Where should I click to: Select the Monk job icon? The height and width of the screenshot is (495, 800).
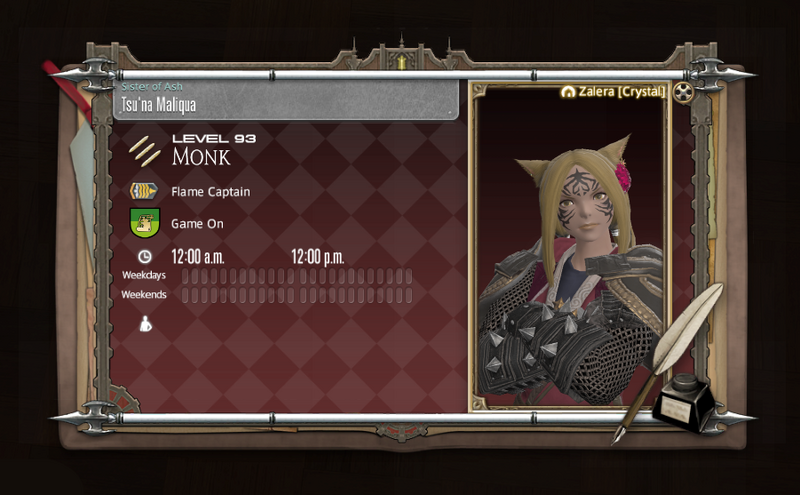tap(145, 151)
